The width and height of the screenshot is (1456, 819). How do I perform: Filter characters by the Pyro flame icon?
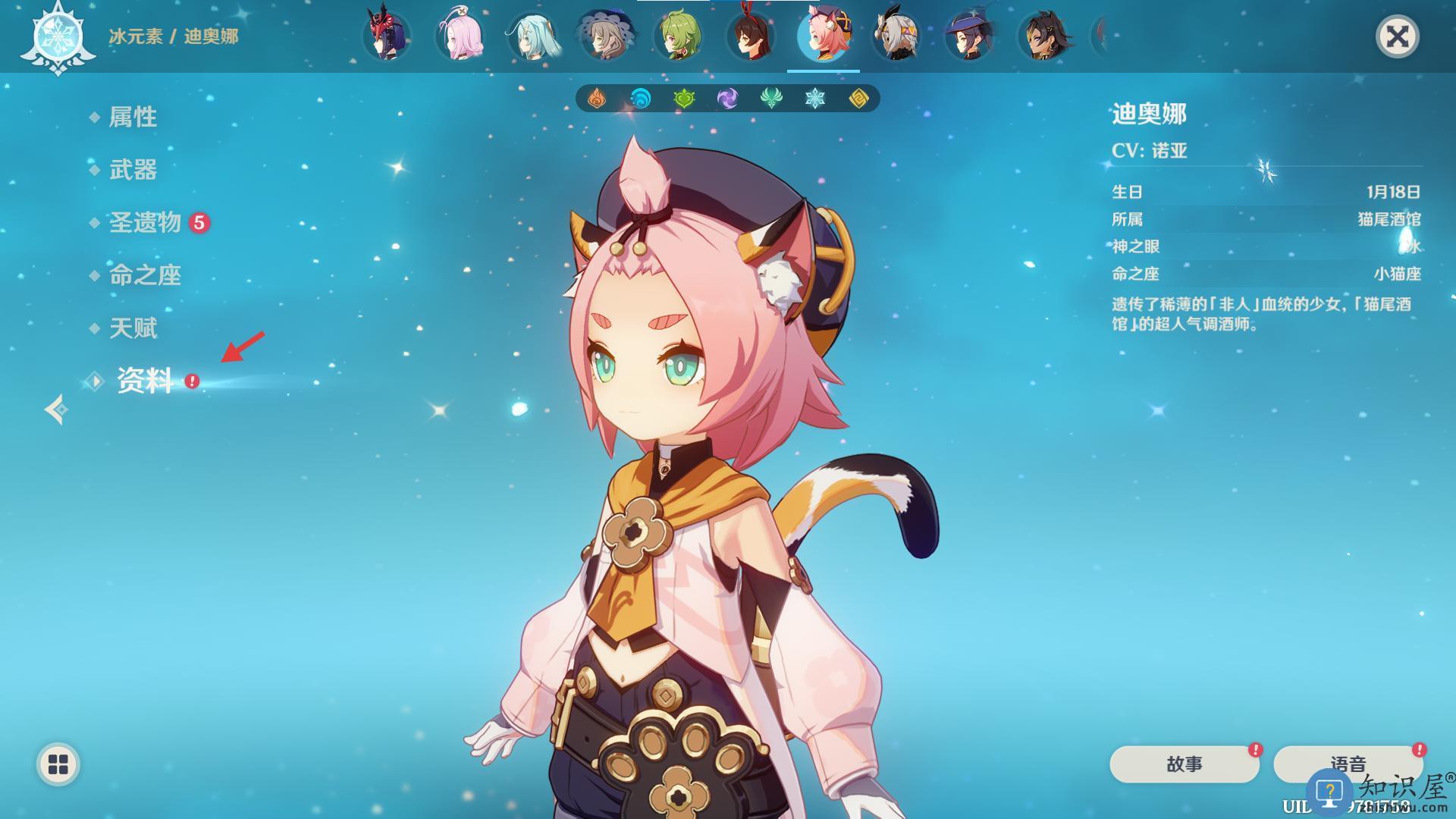[x=597, y=99]
